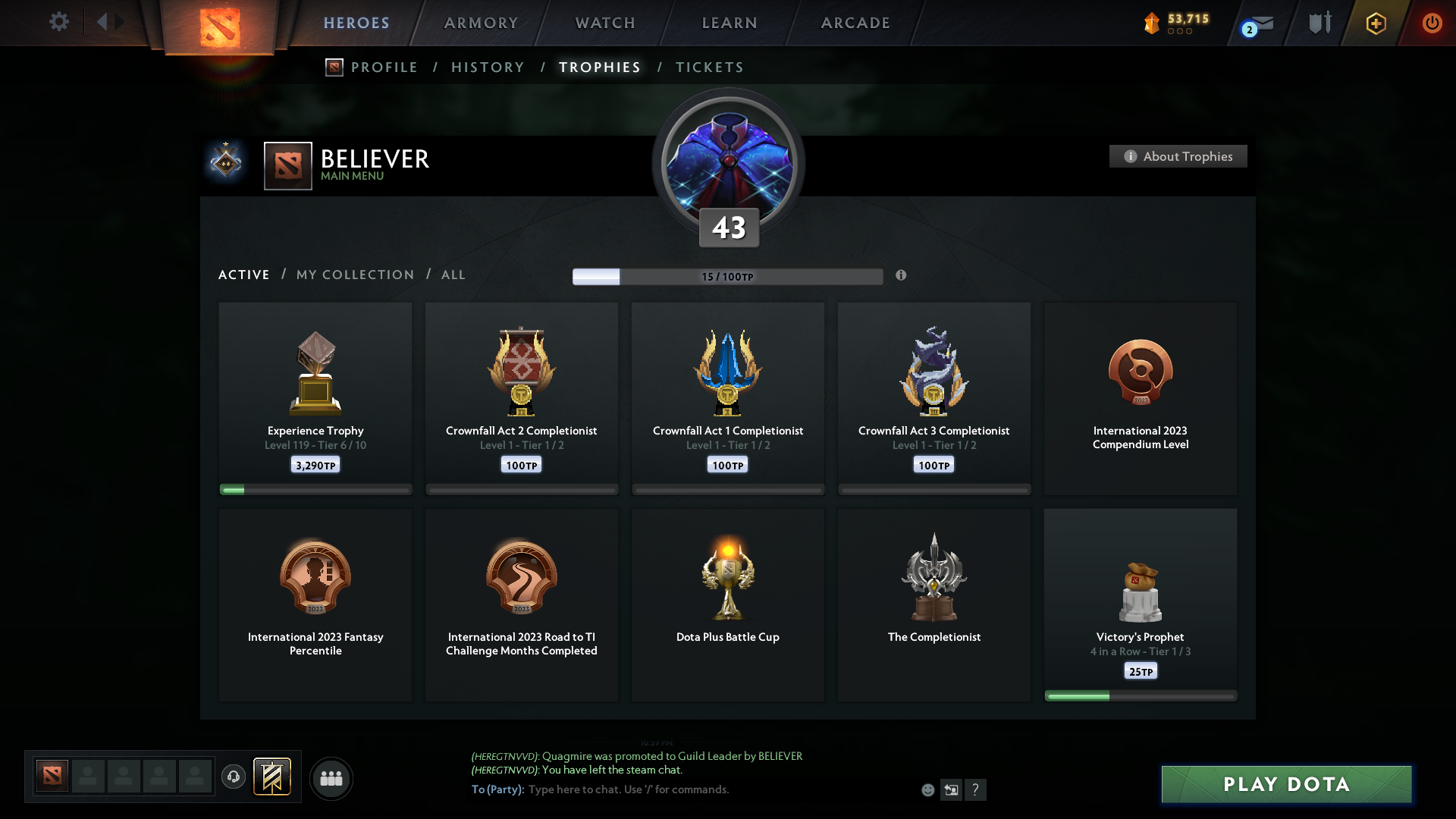Switch to the MY COLLECTION filter
Screen dimensions: 1456x819
[x=354, y=275]
